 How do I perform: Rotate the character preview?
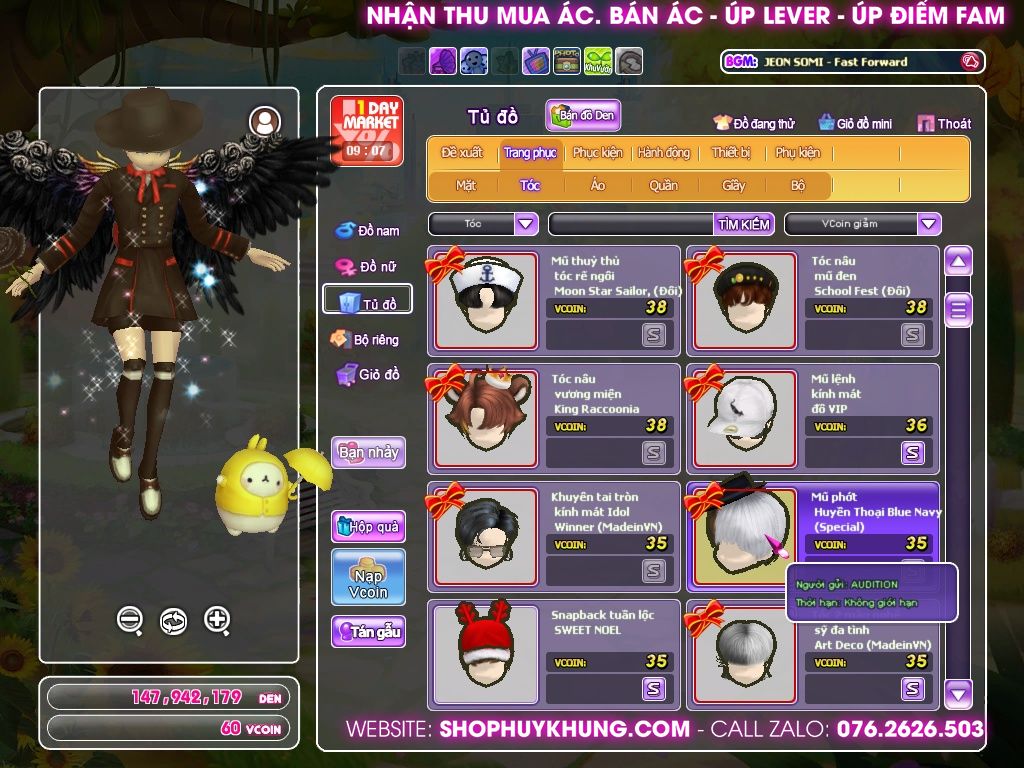(173, 620)
